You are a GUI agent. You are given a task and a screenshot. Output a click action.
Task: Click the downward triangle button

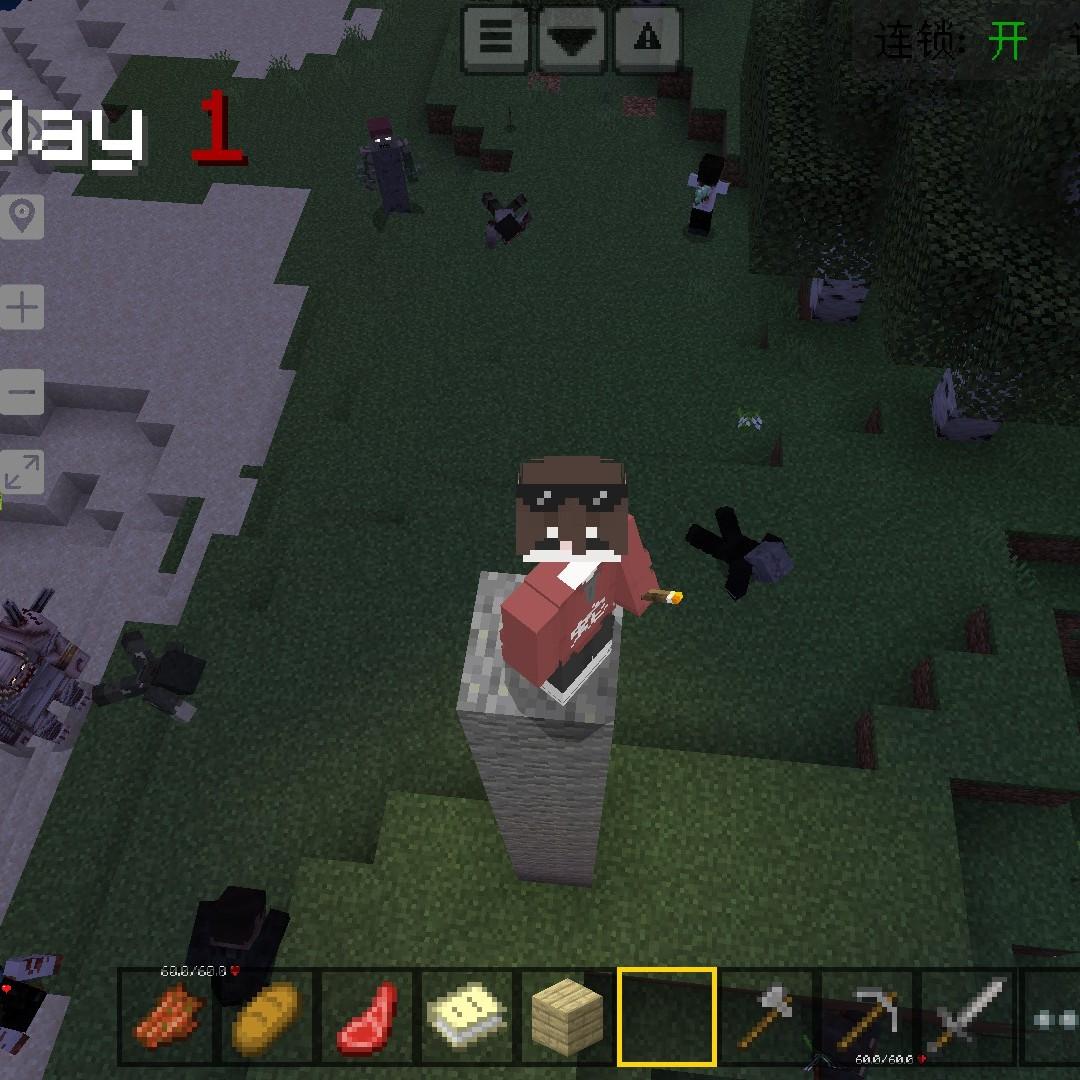point(573,39)
